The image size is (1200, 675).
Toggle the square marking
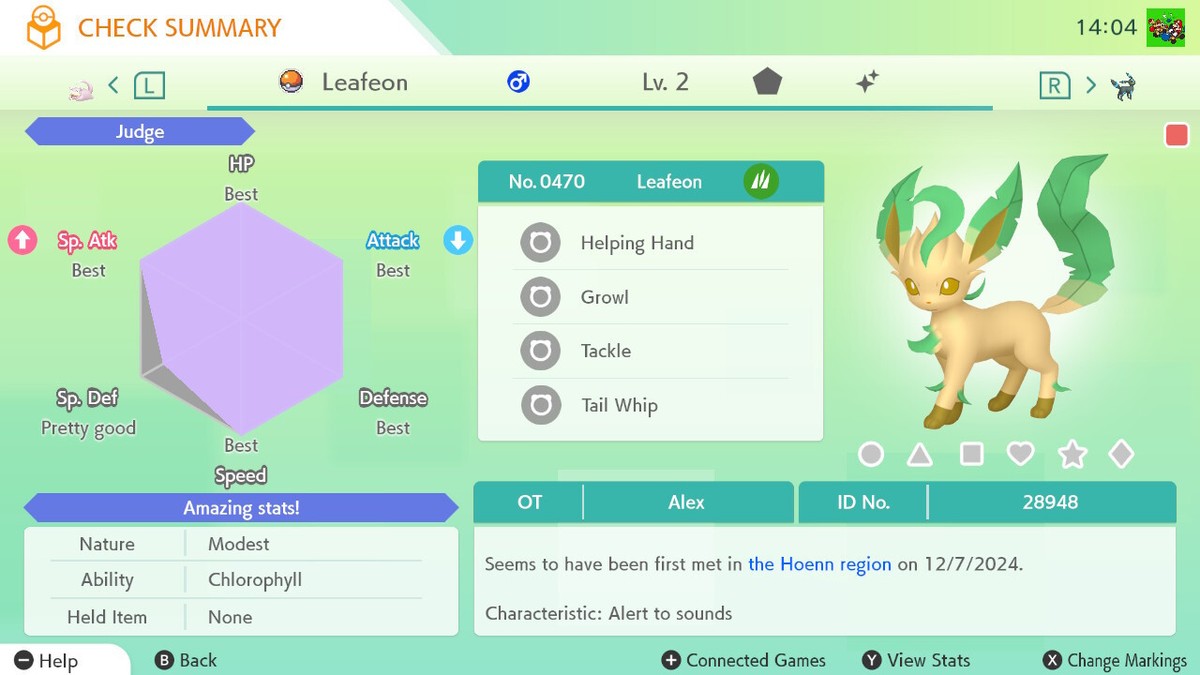[x=971, y=455]
